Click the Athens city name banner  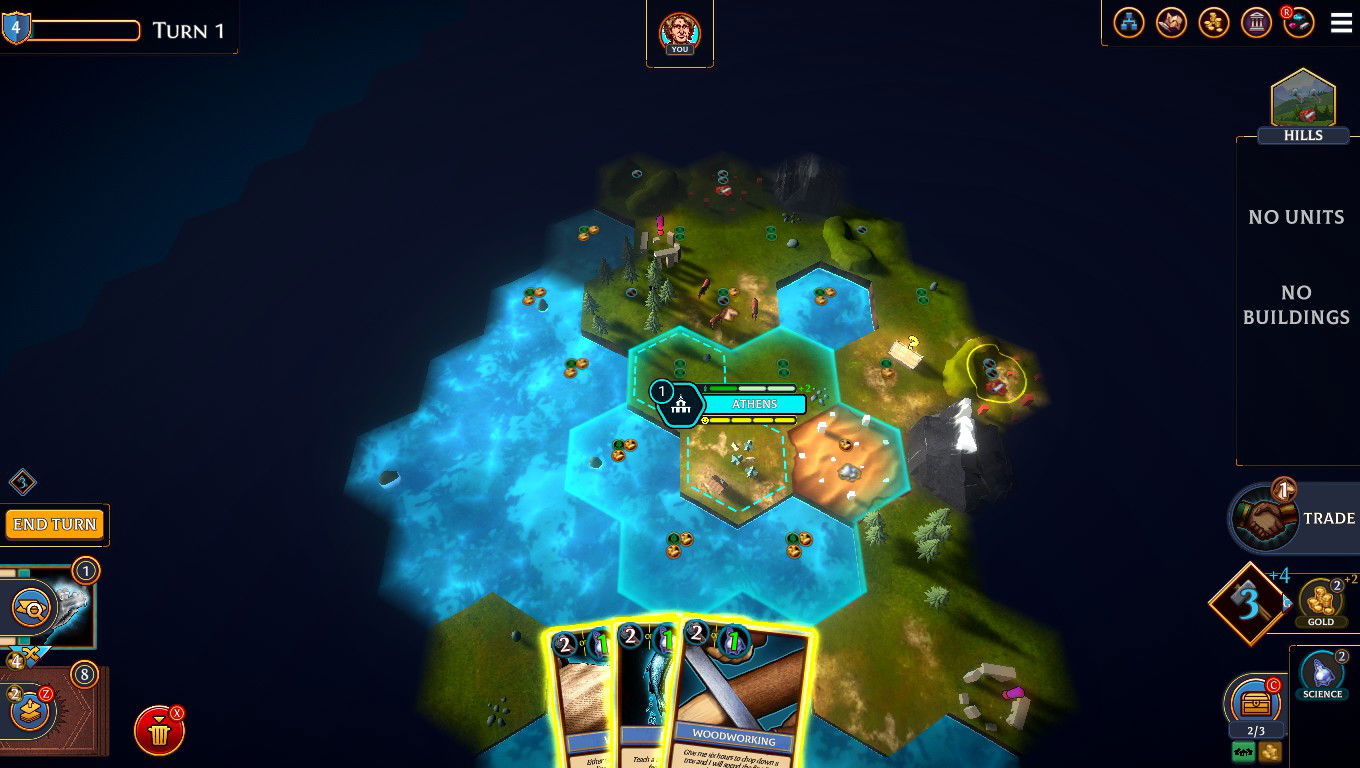tap(755, 404)
